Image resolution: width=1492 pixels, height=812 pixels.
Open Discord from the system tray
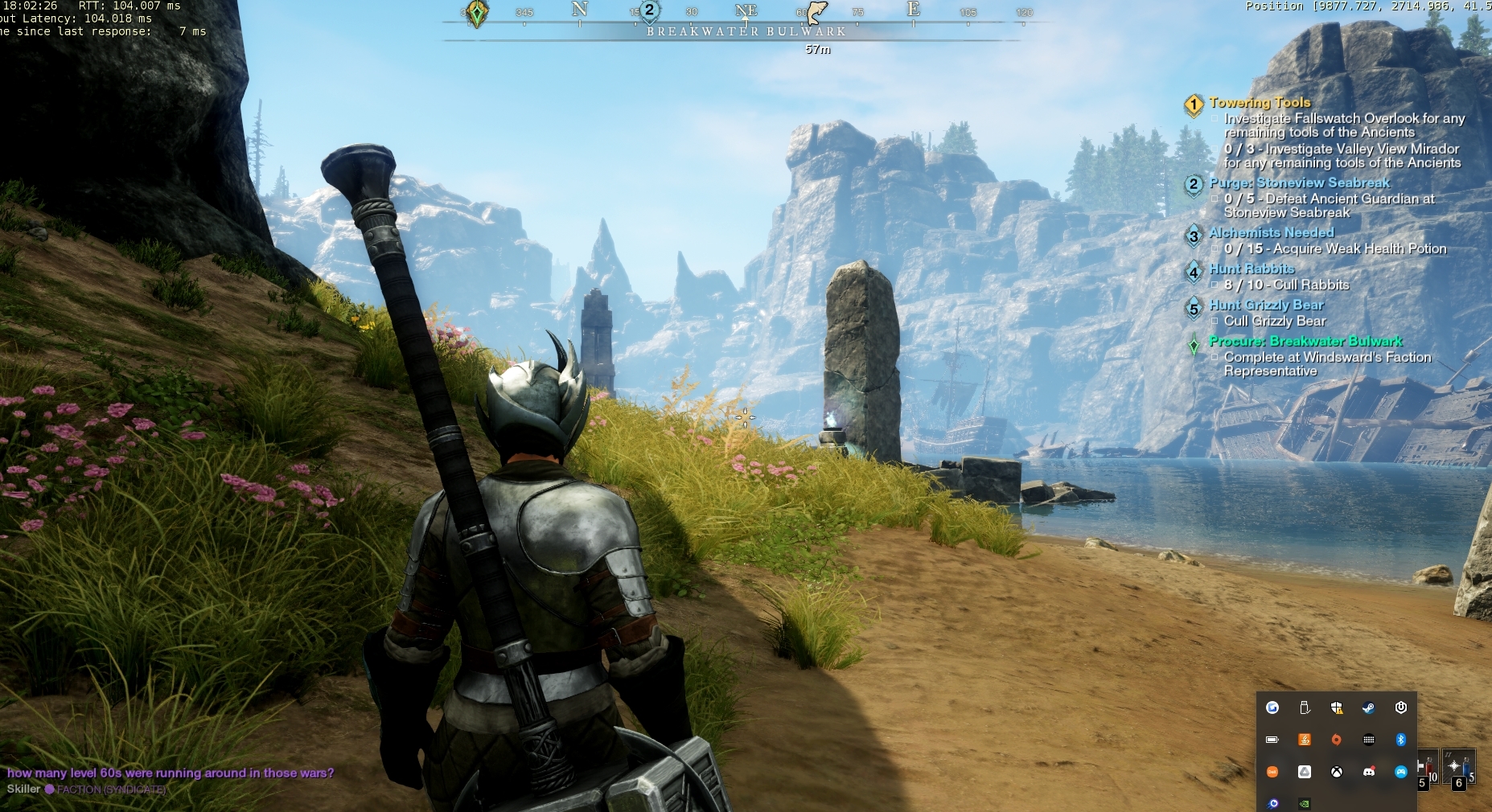tap(1368, 772)
